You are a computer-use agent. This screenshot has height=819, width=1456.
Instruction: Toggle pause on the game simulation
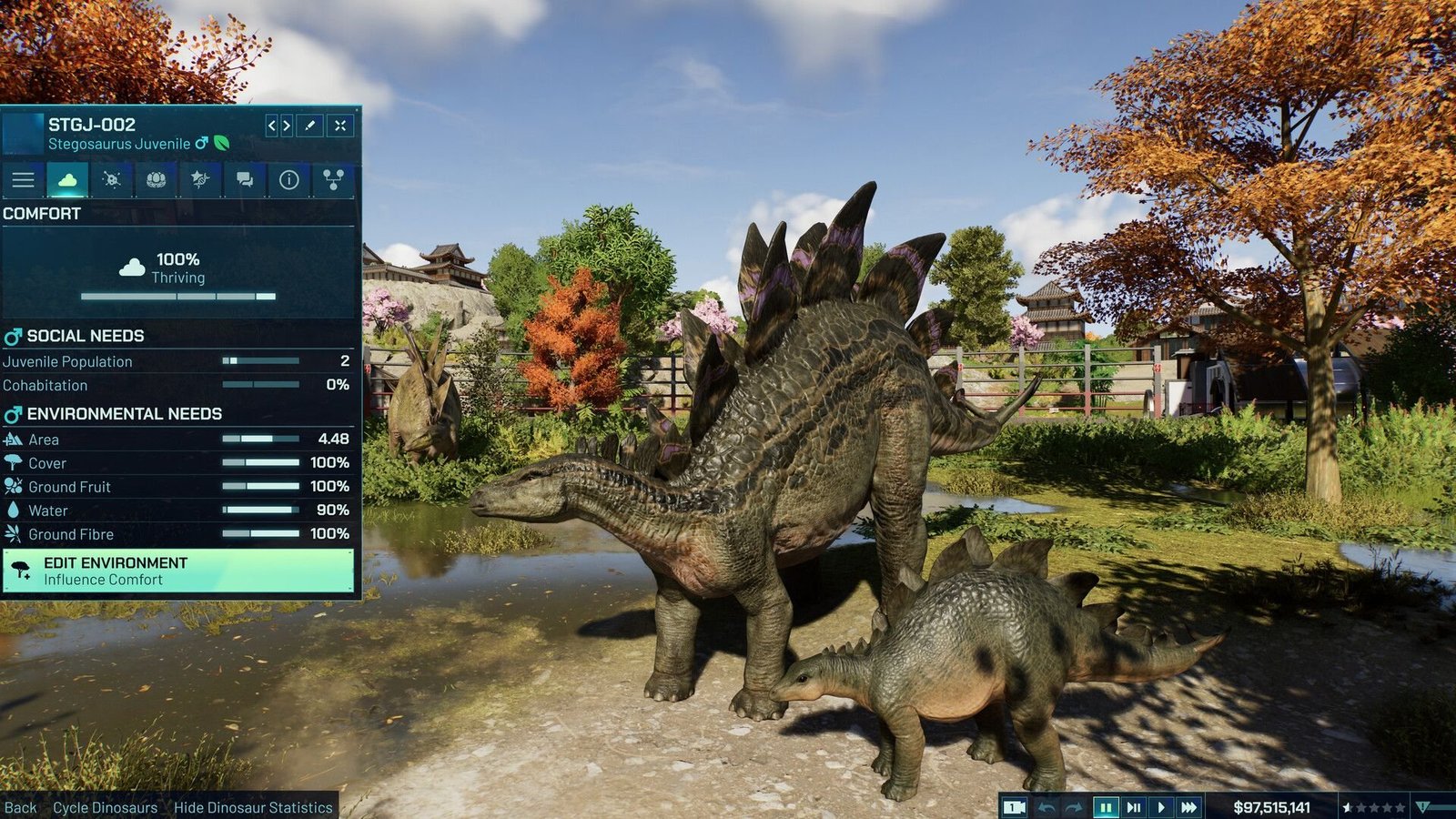[x=1107, y=807]
